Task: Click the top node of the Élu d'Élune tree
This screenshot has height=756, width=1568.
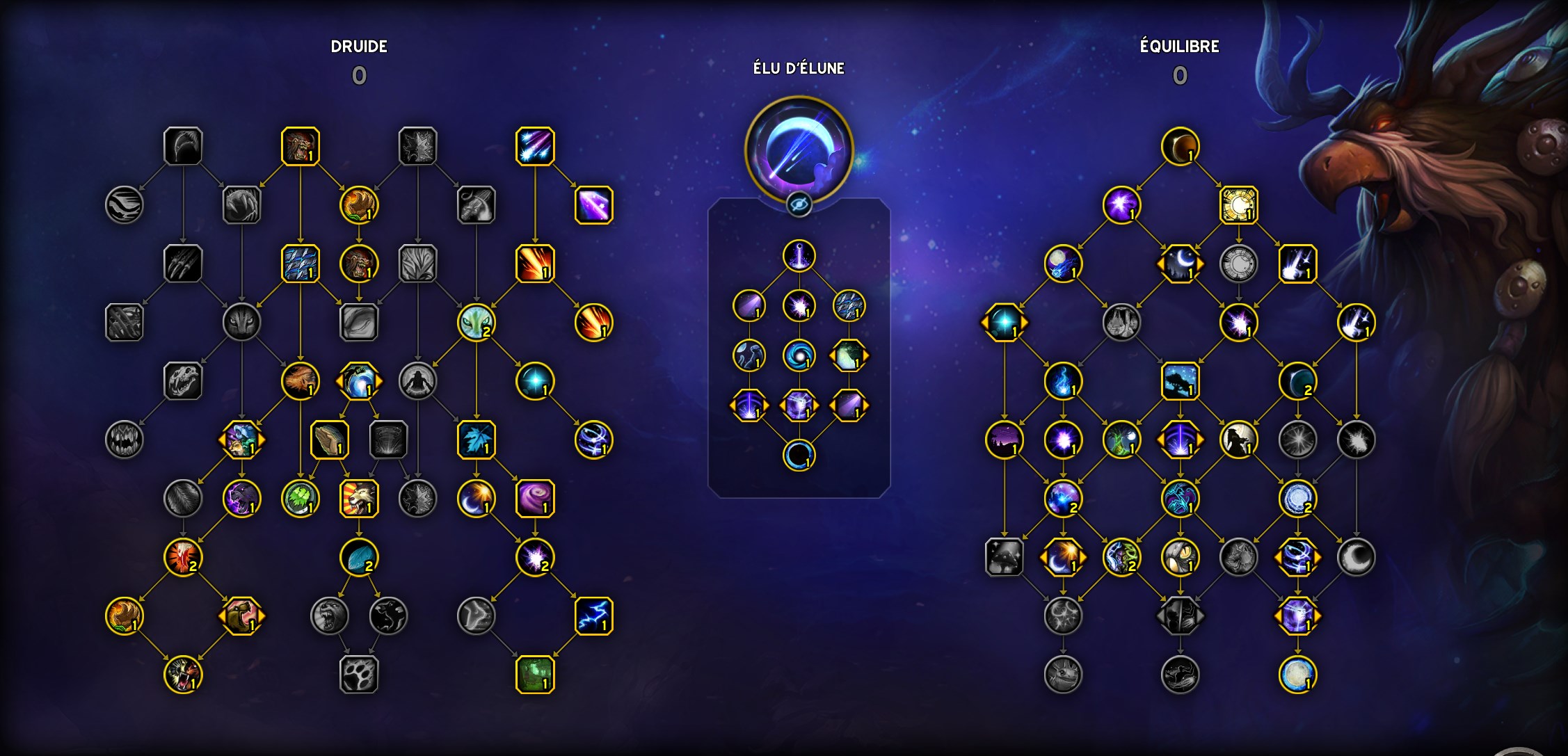Action: 800,254
